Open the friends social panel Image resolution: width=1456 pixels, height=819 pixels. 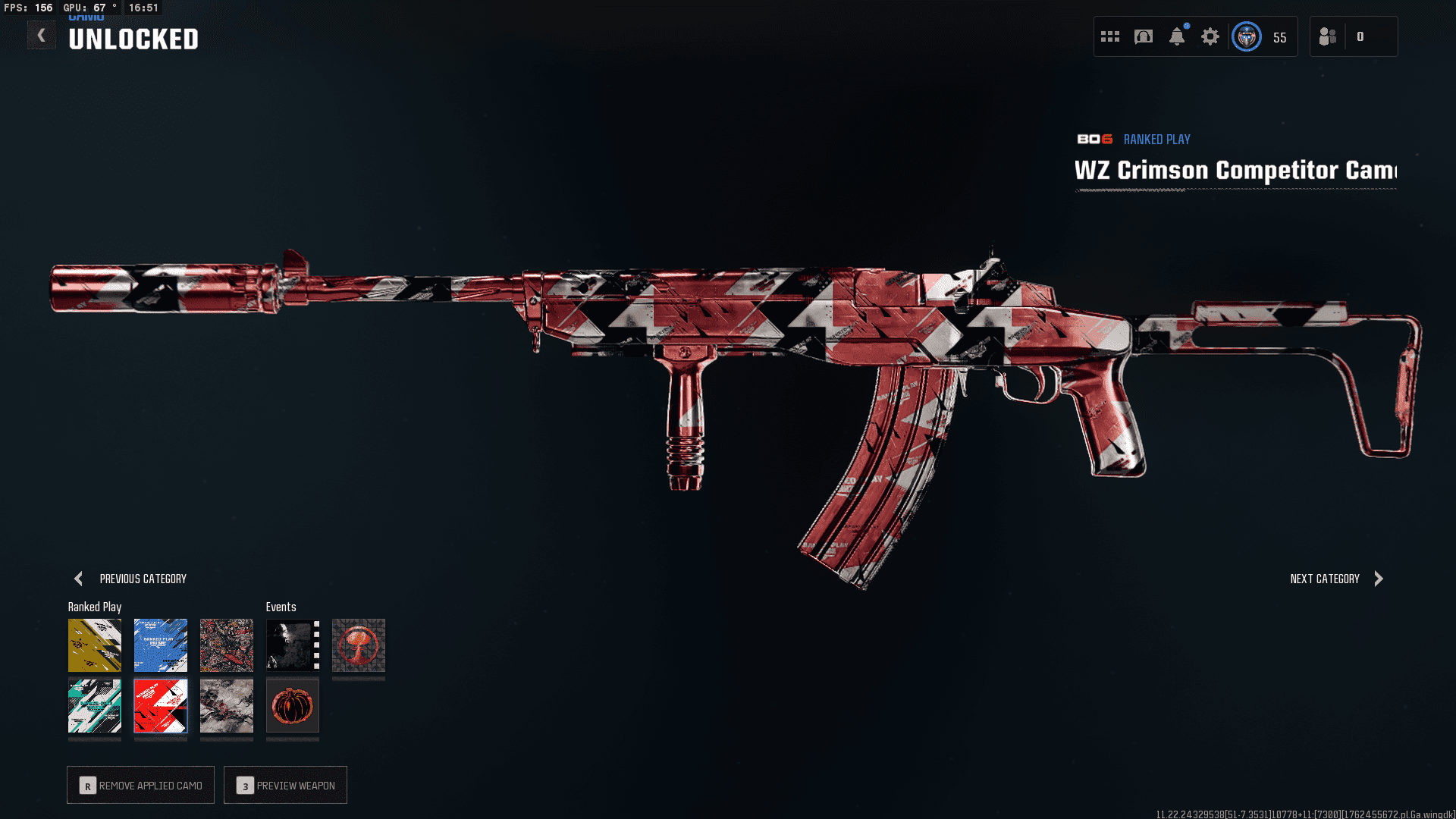pos(1329,36)
